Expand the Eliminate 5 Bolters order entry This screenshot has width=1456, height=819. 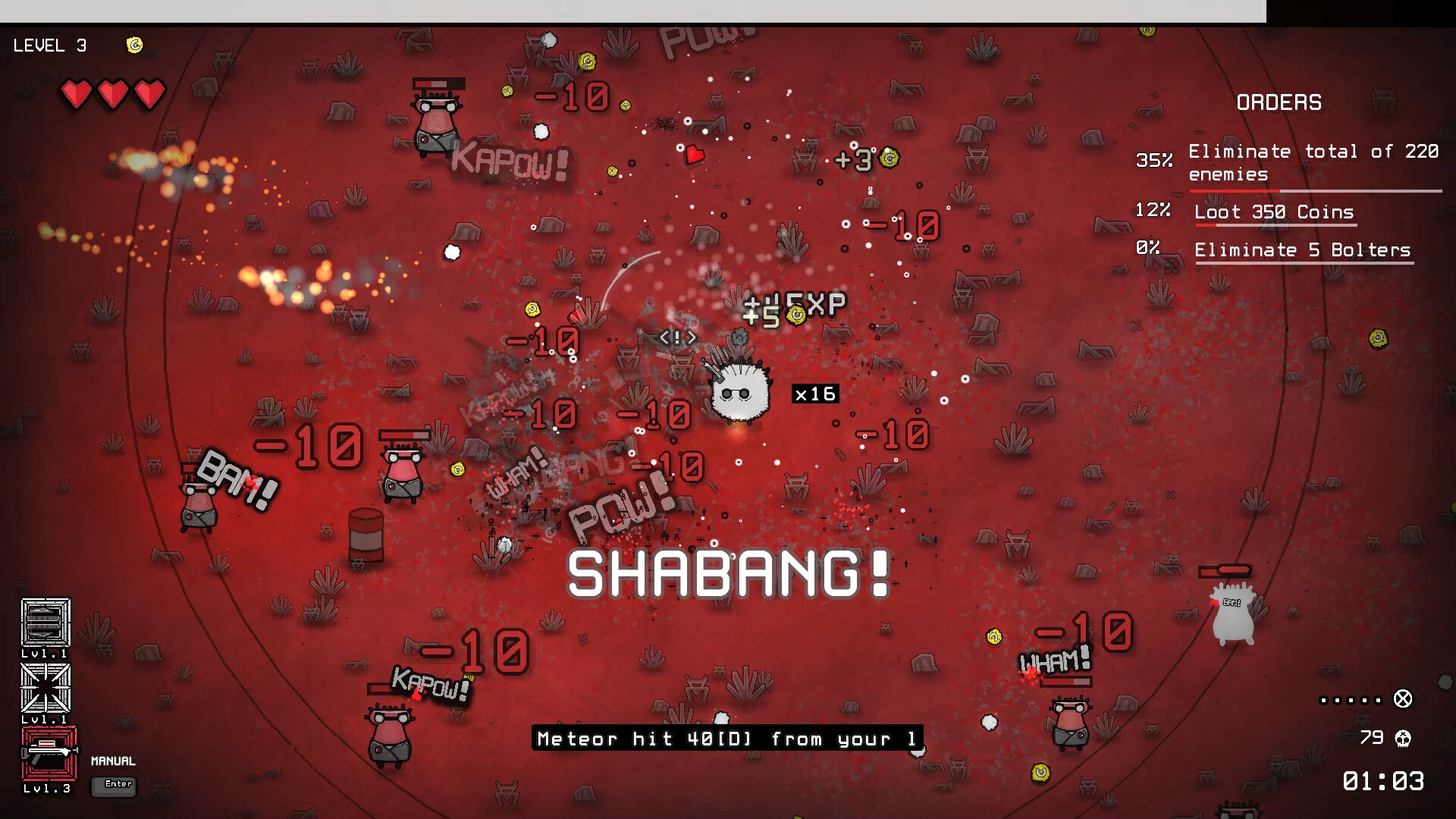click(1303, 249)
